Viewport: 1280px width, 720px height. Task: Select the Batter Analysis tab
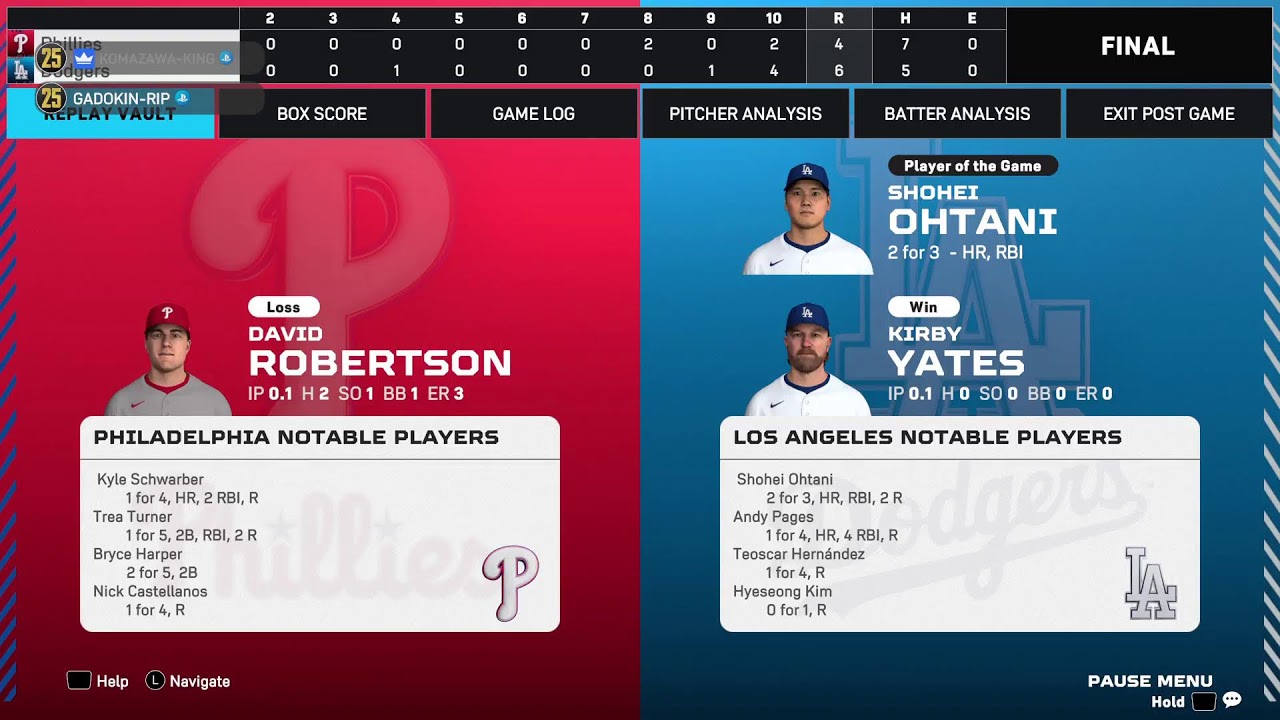coord(957,114)
